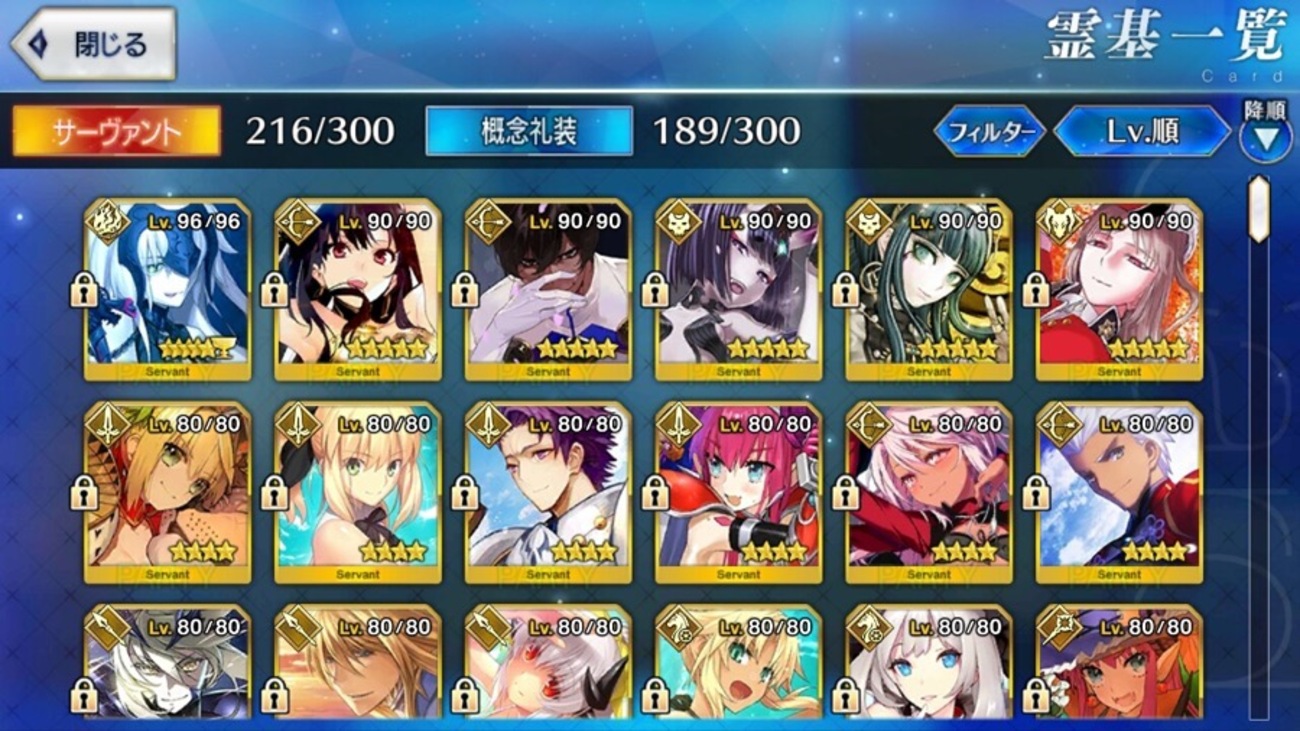Select the tan pink-haired Lv. 80 archer card
1300x731 pixels.
coord(928,492)
